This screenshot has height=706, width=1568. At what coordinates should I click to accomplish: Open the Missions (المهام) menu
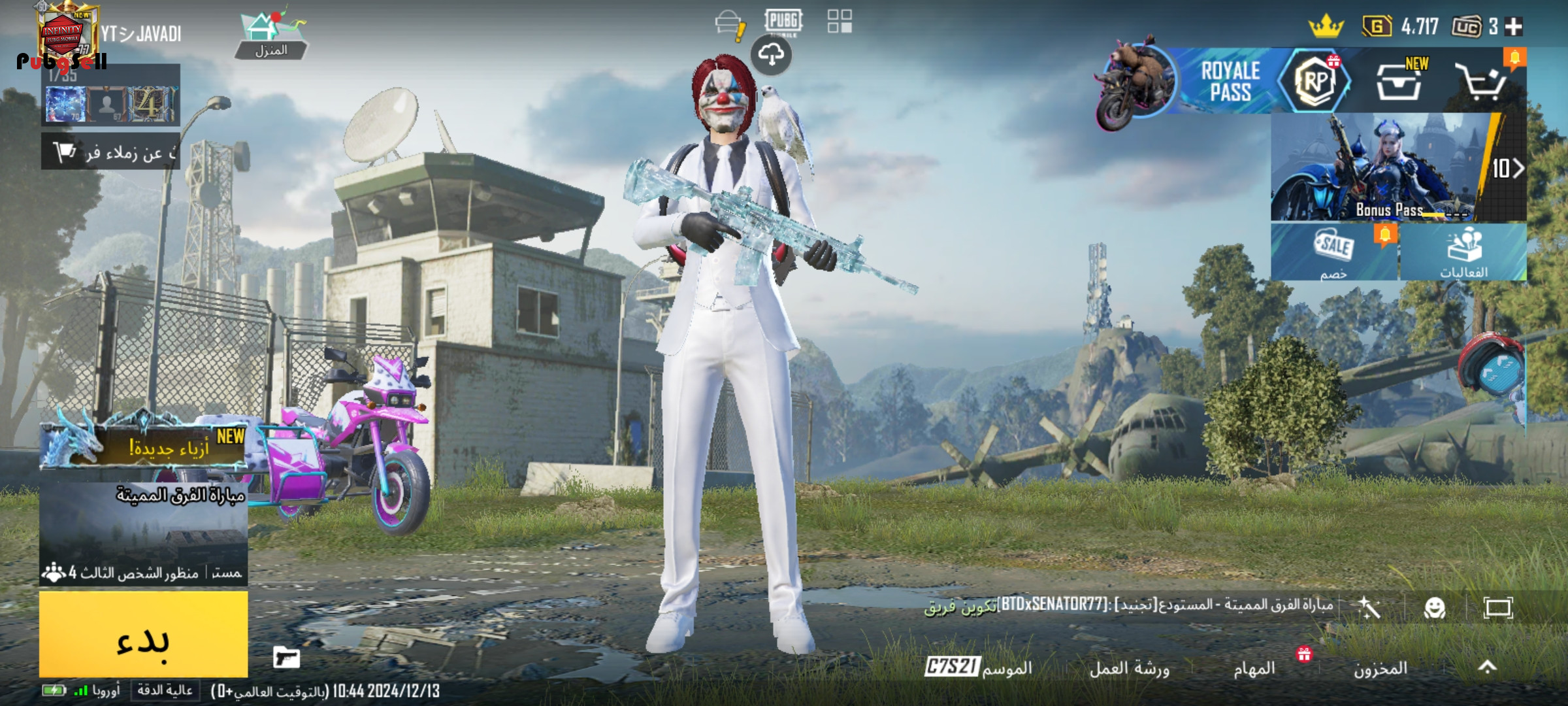point(1254,668)
